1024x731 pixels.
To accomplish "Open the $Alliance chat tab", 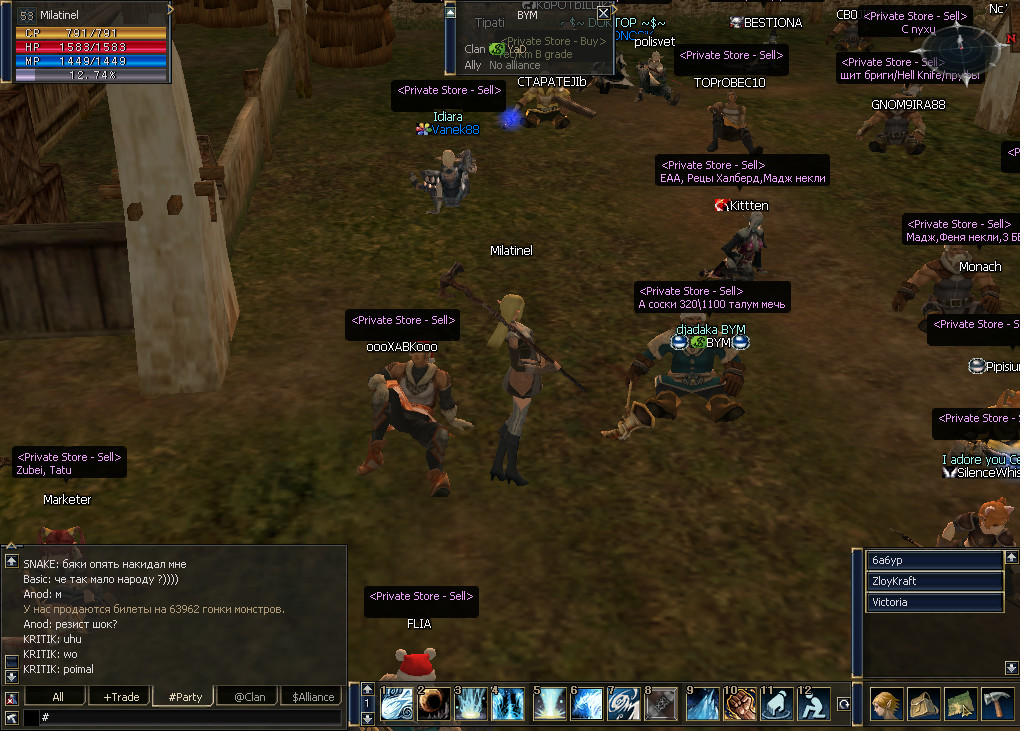I will coord(312,697).
